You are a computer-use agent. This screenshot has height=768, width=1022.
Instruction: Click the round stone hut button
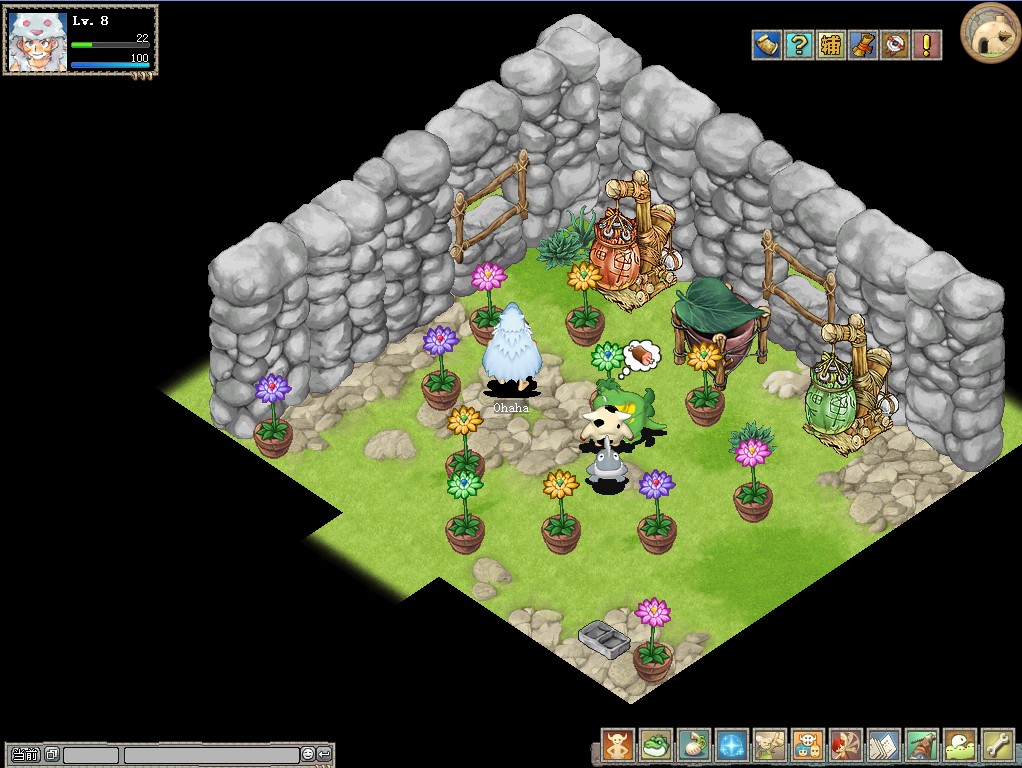pyautogui.click(x=990, y=32)
